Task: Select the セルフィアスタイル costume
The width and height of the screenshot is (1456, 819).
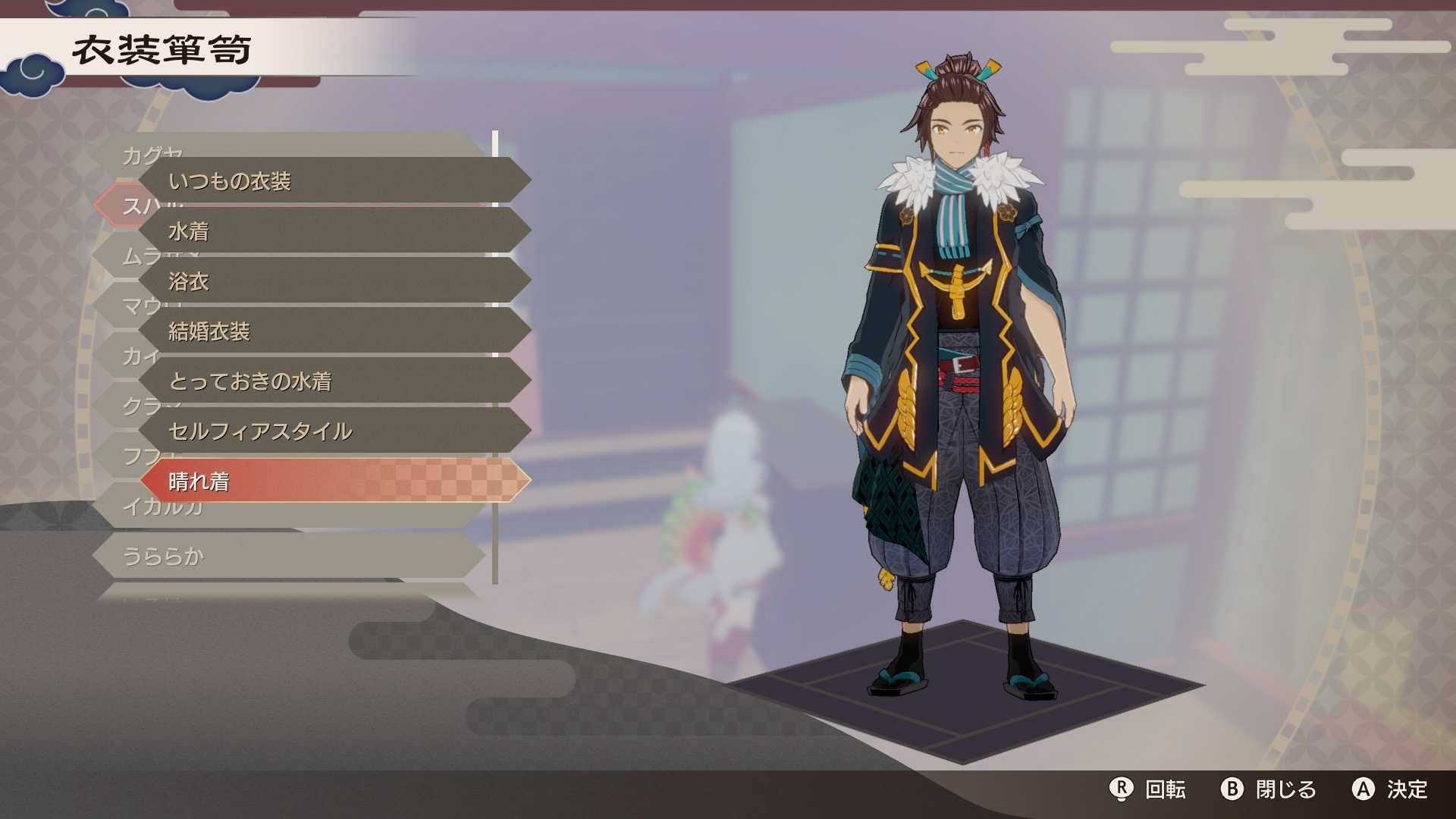Action: point(334,431)
